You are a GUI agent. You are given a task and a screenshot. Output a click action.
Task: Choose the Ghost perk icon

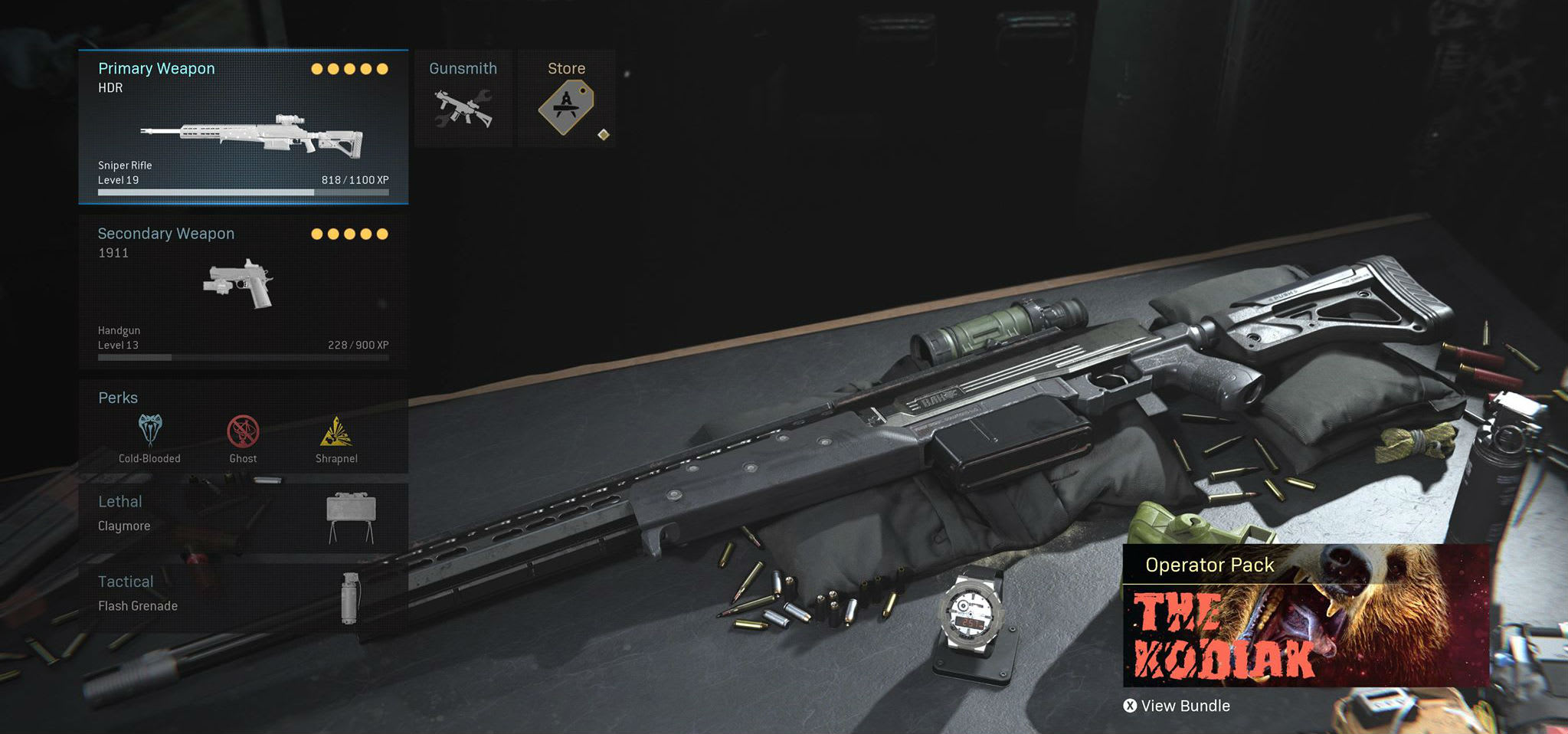tap(243, 433)
